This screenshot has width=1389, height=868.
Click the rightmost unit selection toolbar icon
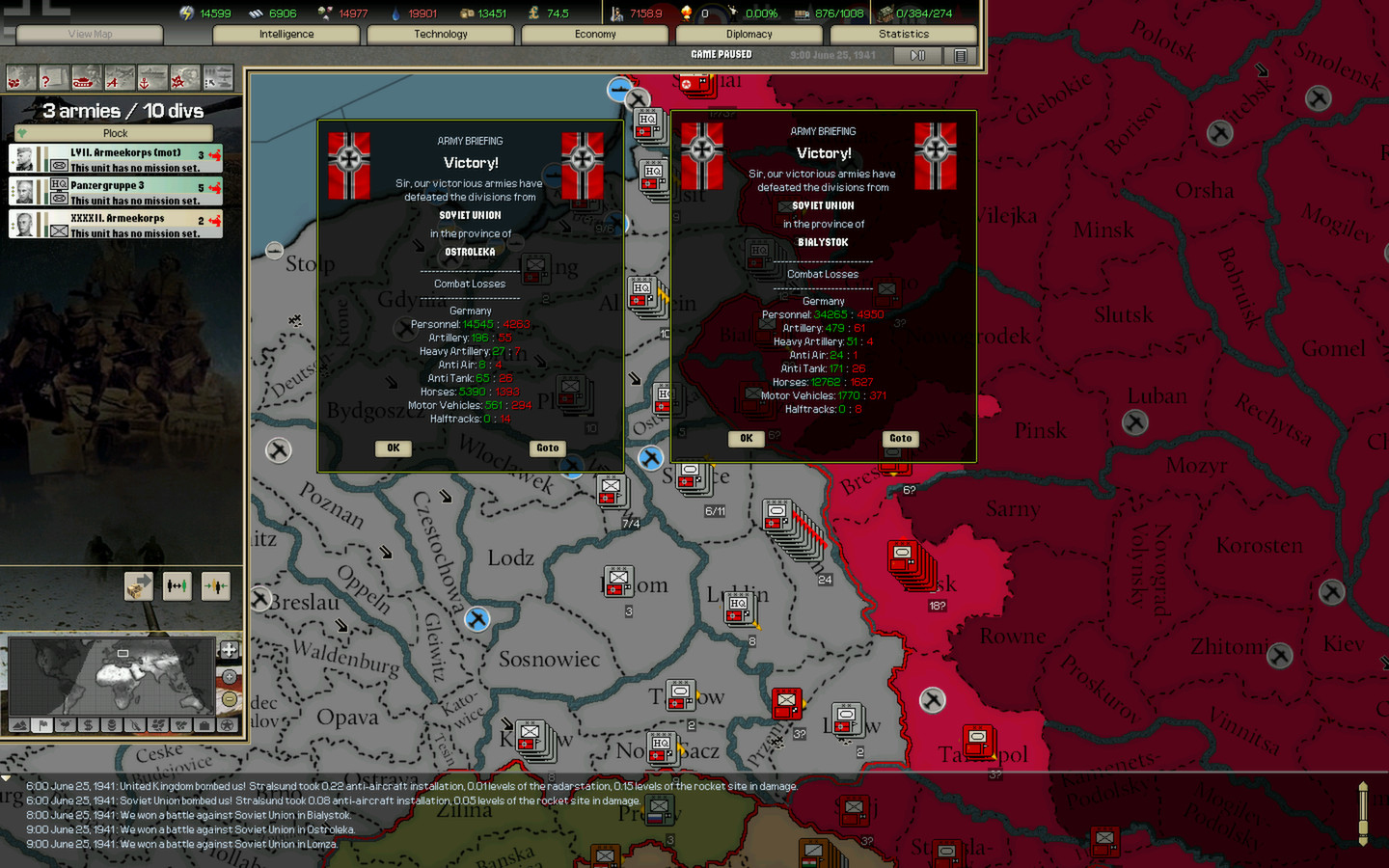click(218, 77)
